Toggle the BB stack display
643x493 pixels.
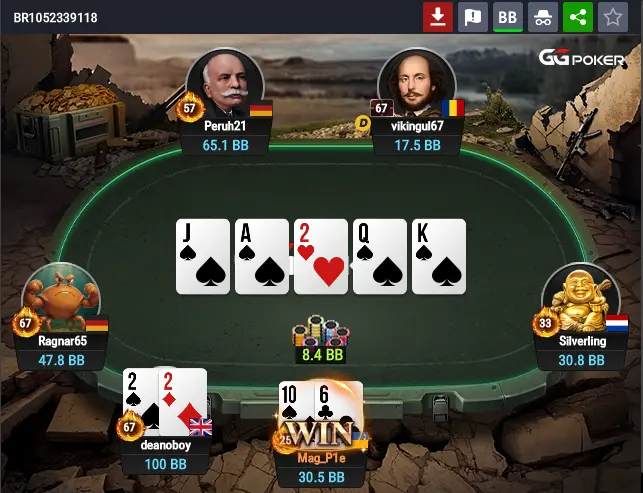point(507,17)
